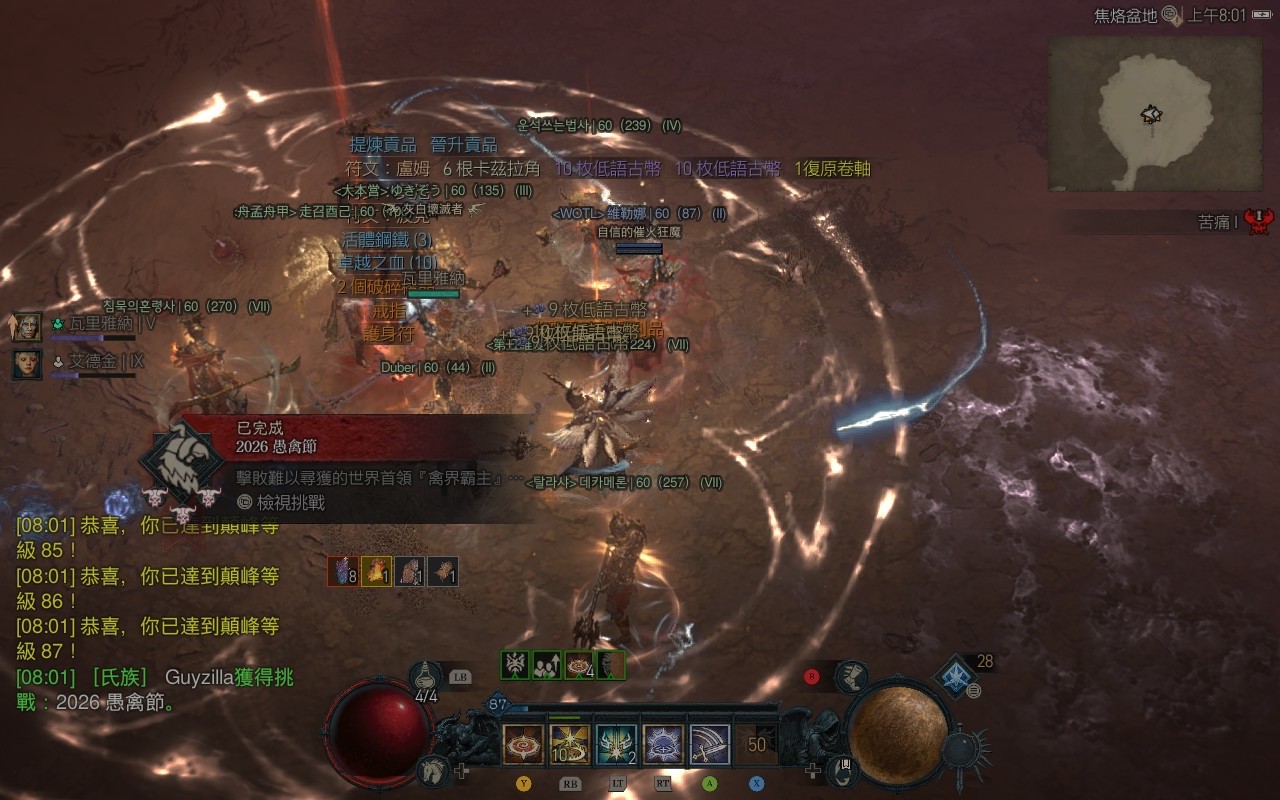Screen dimensions: 1280x800
Task: Activate the blue spiked aura skill
Action: tap(664, 745)
